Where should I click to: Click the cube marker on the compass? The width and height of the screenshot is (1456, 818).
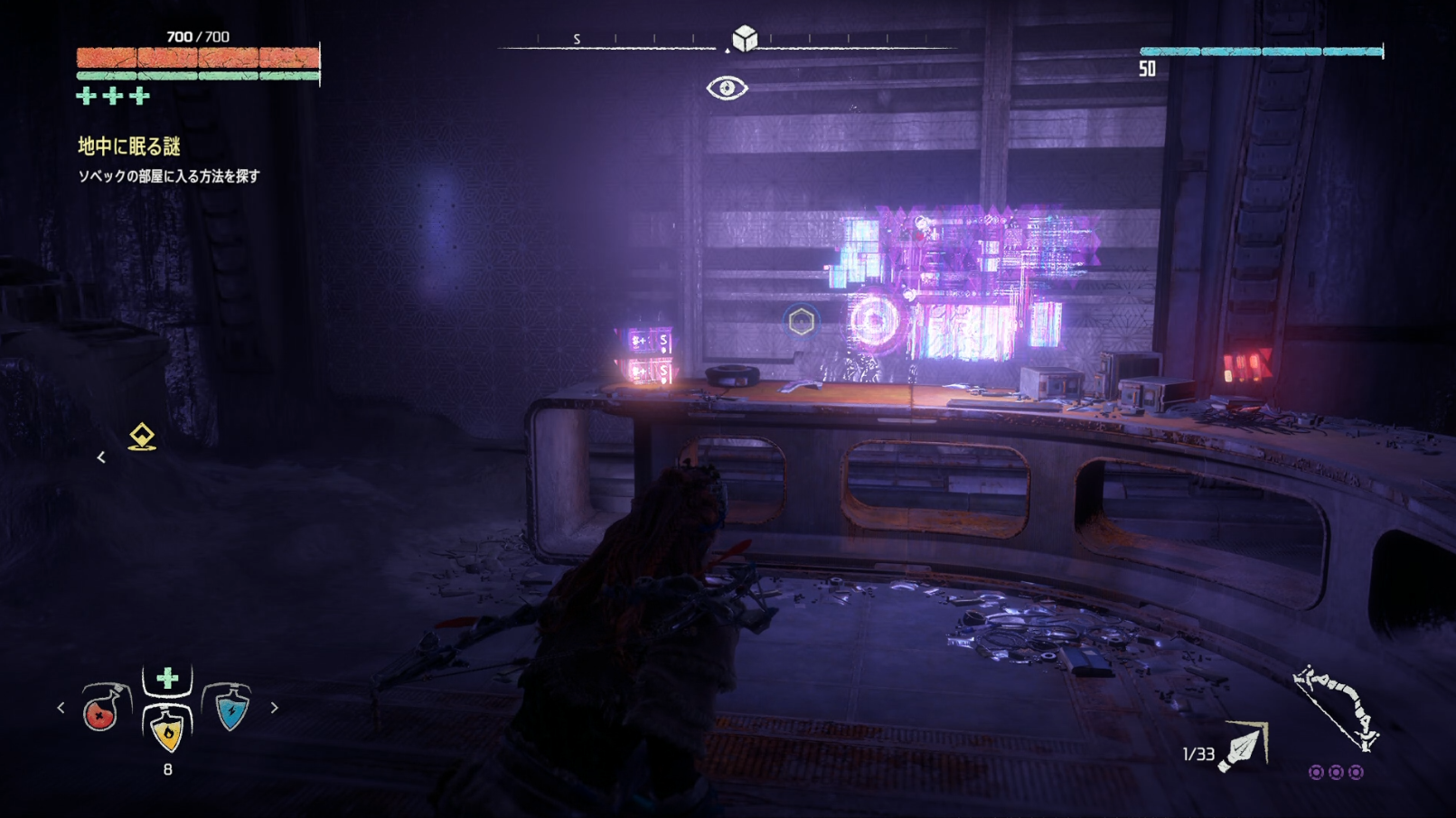point(744,39)
